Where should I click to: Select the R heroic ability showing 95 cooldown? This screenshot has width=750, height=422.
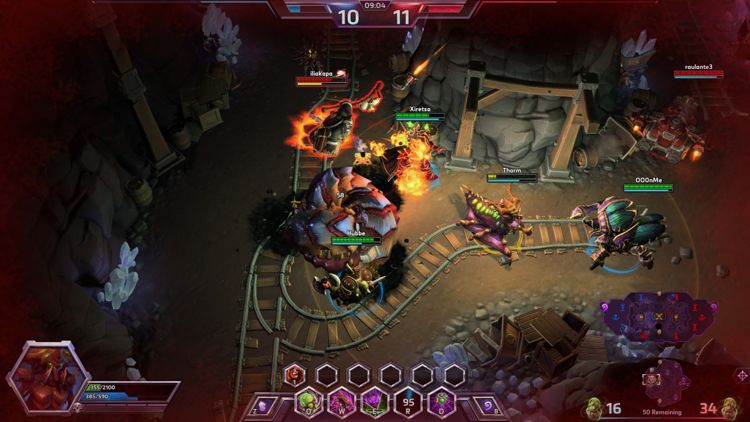pyautogui.click(x=407, y=404)
